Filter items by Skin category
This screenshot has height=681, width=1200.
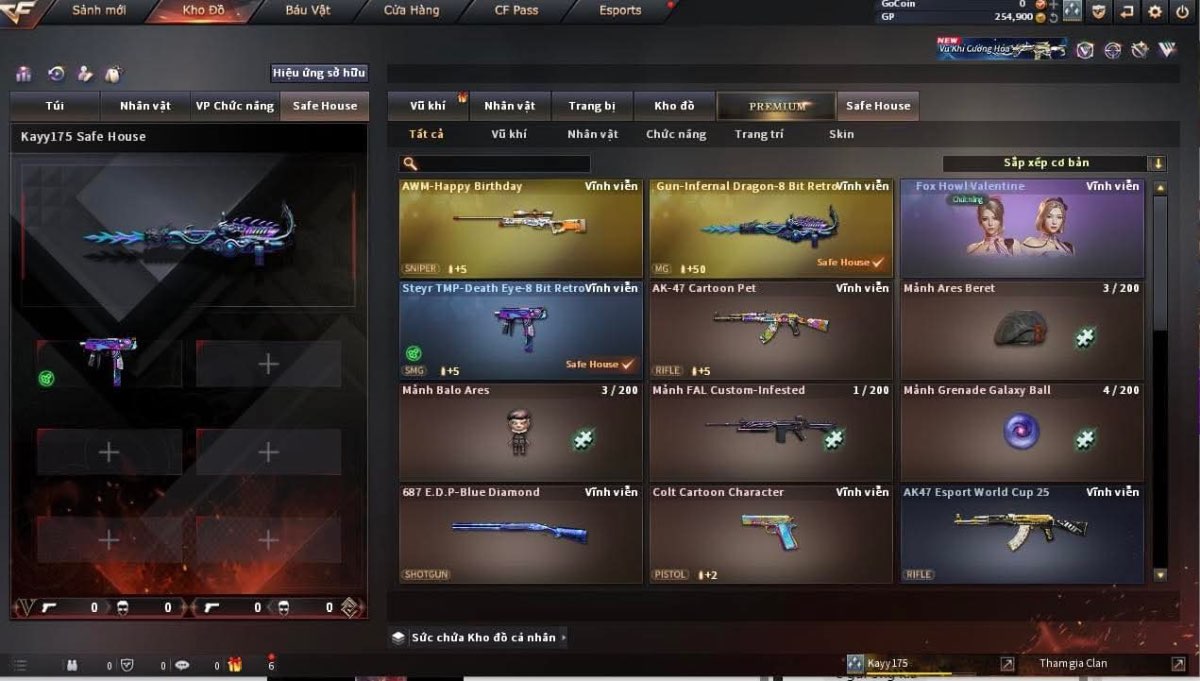point(841,134)
